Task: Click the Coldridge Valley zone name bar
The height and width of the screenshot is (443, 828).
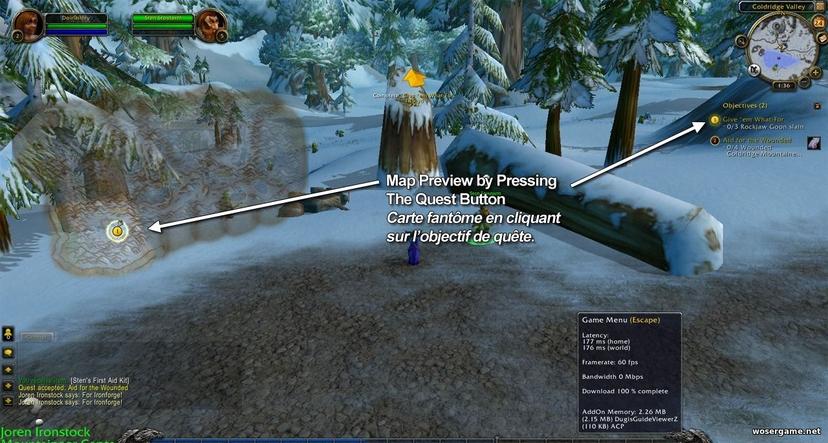Action: tap(777, 7)
